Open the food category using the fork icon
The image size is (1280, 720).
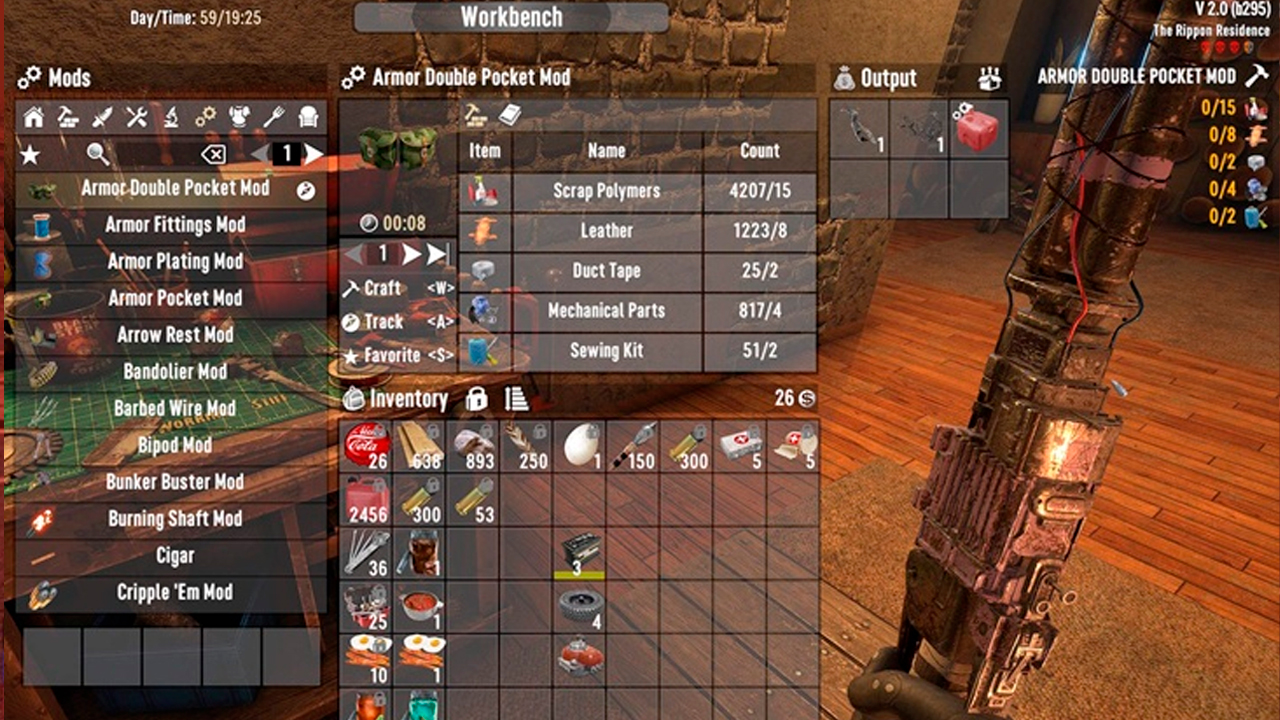(x=272, y=118)
